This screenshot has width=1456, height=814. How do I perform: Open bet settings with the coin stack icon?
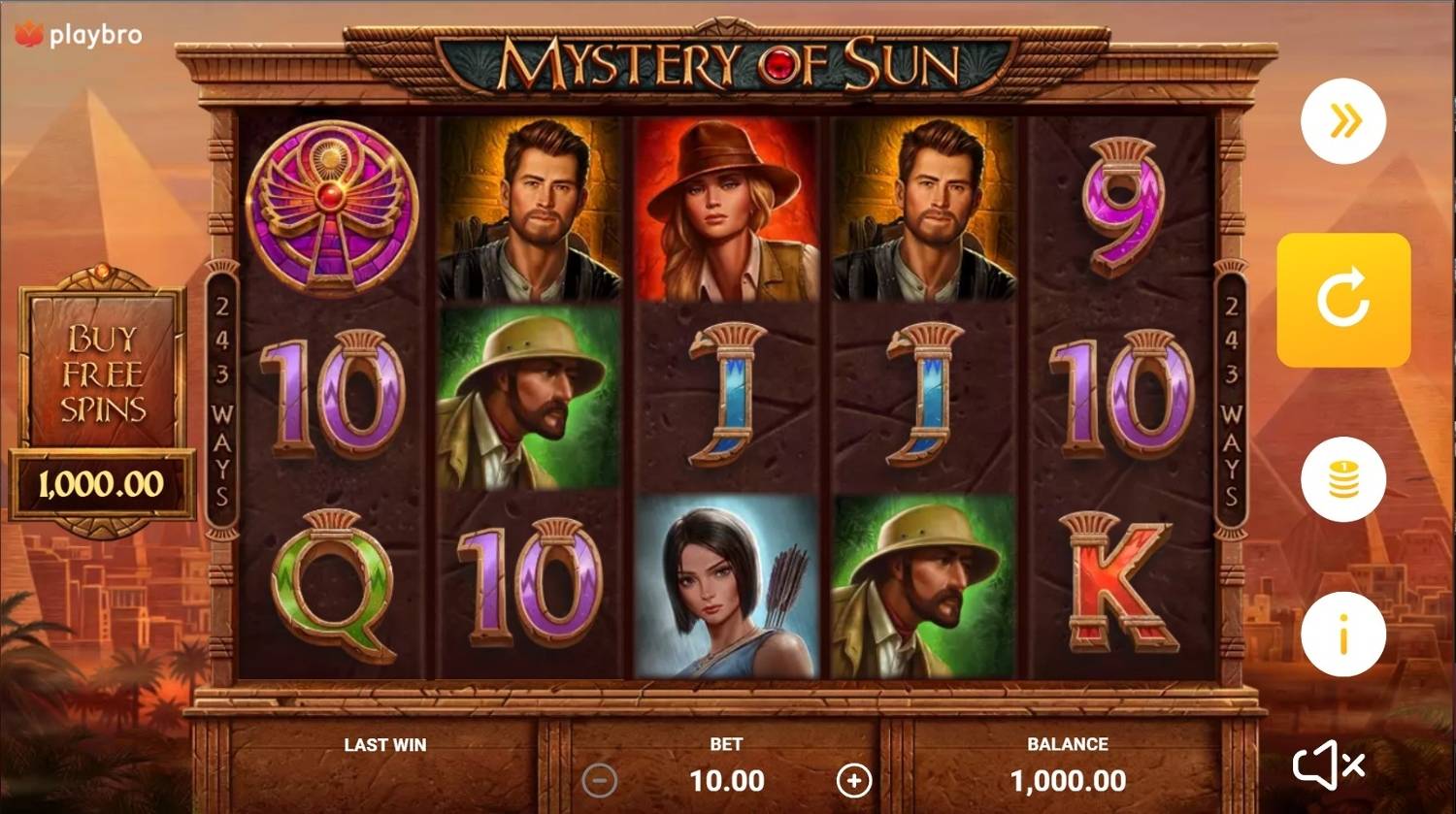coord(1344,481)
